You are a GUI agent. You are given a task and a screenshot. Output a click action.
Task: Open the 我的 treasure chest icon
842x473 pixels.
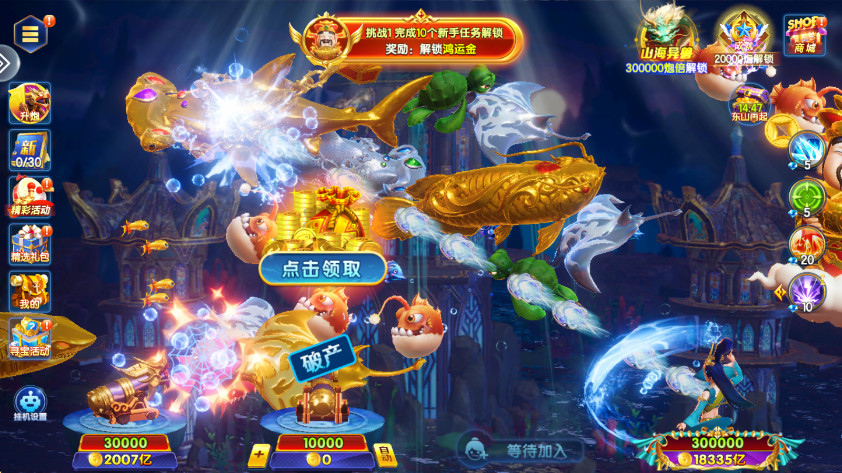tap(29, 292)
